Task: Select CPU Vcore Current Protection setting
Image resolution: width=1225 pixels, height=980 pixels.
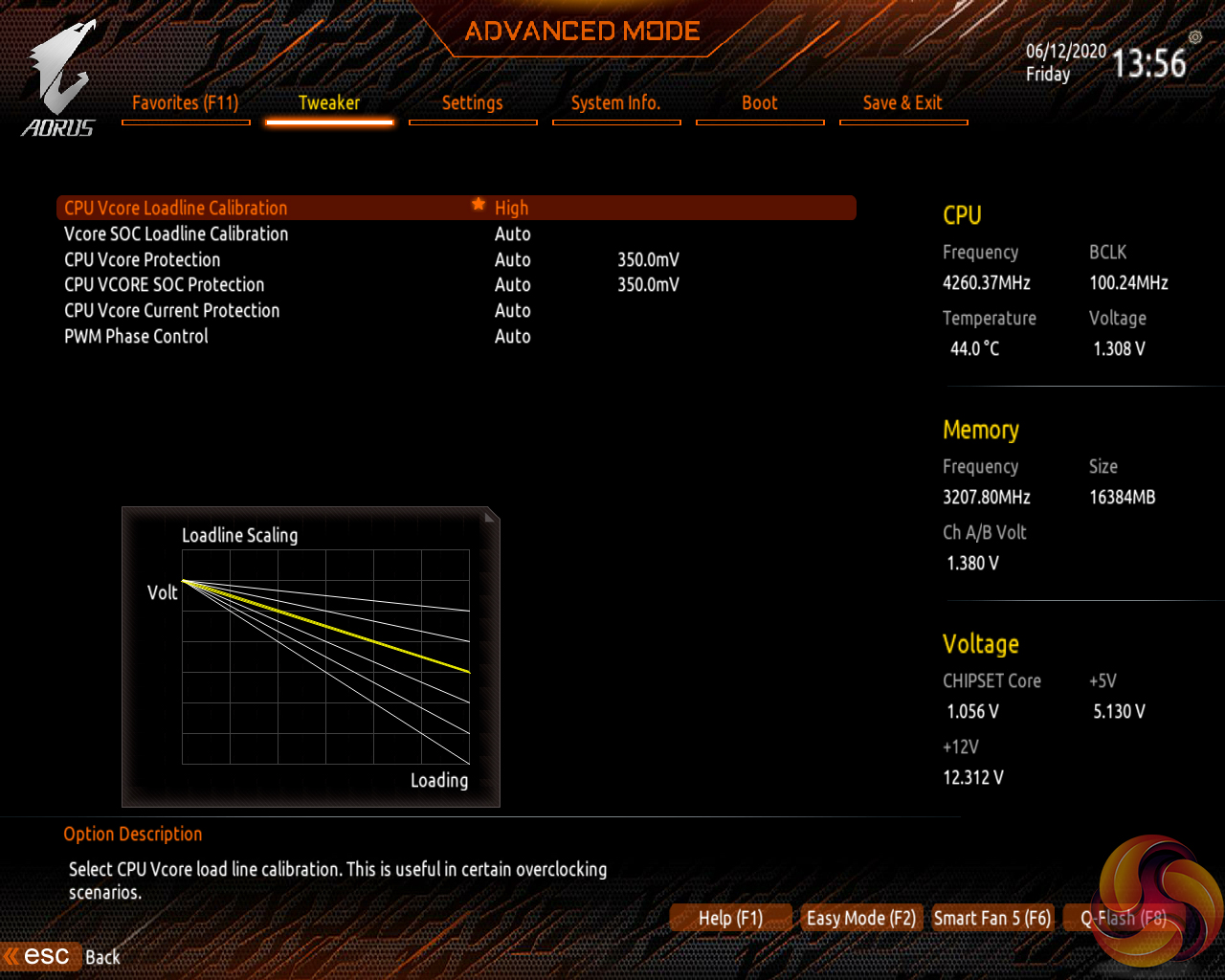Action: click(x=172, y=310)
